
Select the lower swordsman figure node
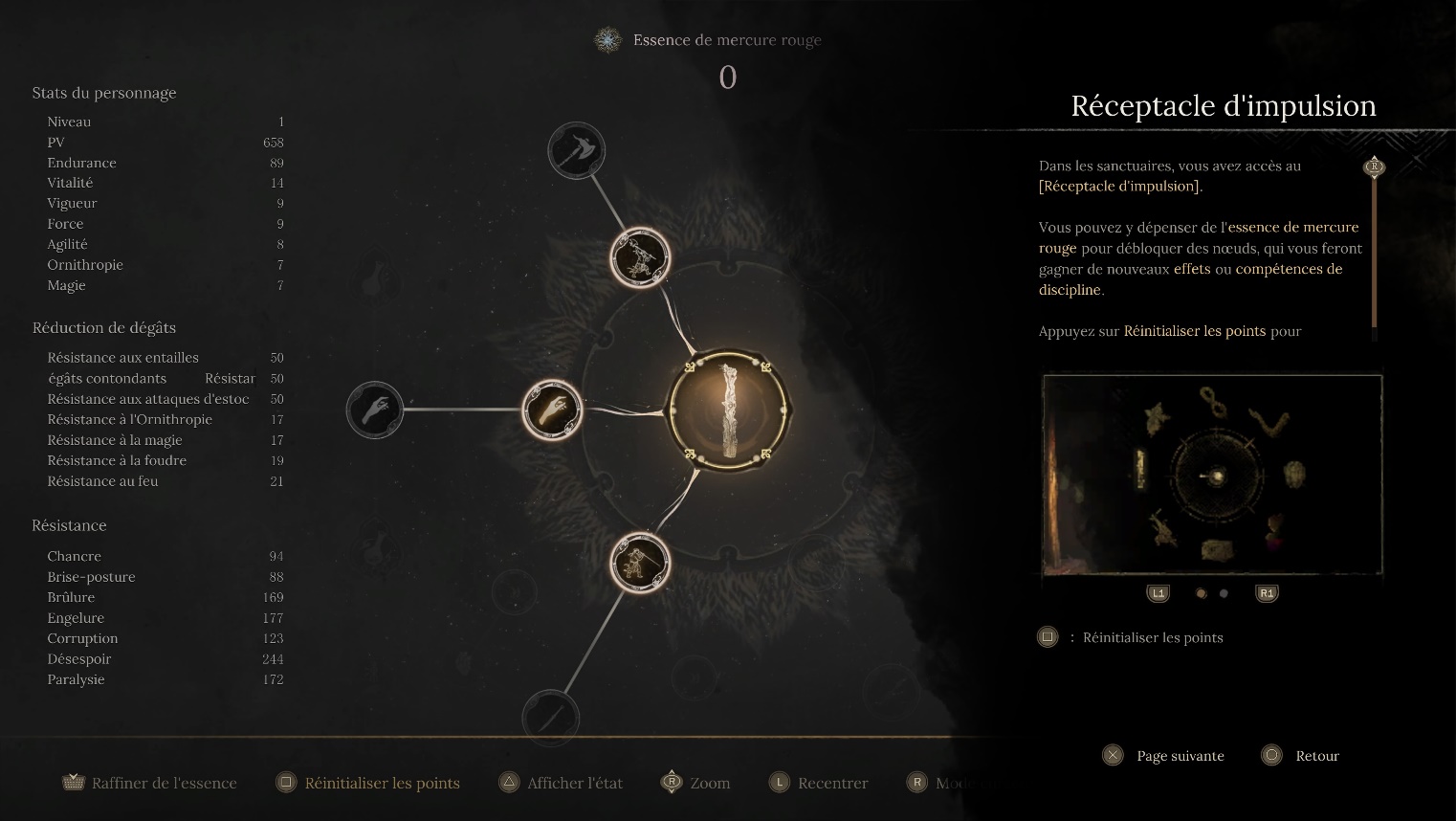click(640, 562)
